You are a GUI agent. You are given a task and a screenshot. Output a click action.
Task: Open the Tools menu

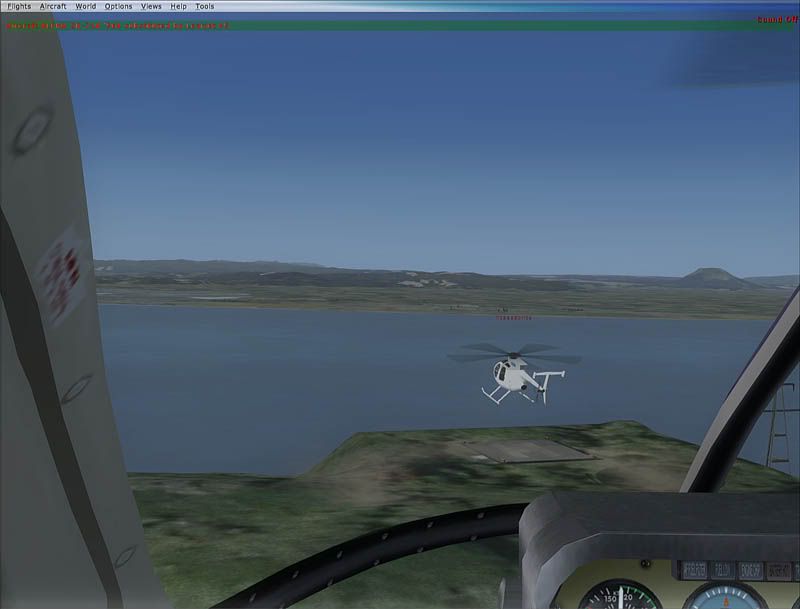point(204,7)
